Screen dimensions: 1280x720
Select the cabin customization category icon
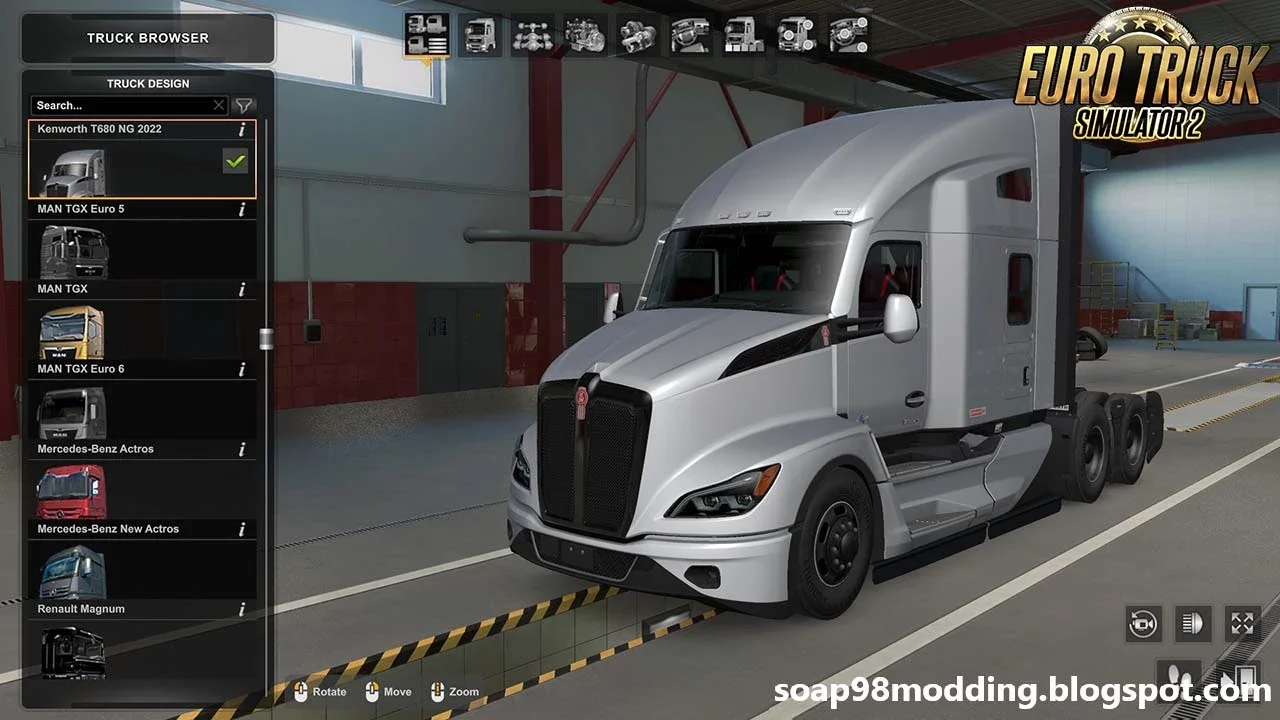(x=481, y=36)
